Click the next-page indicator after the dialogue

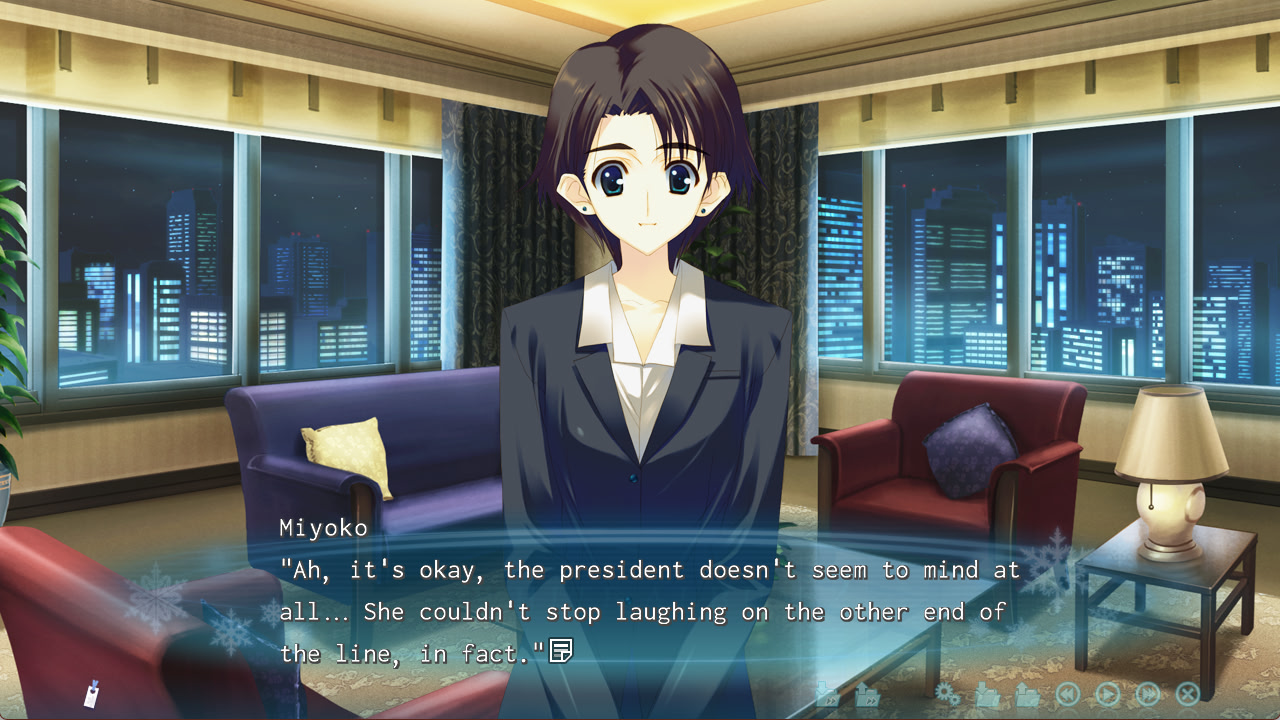pyautogui.click(x=563, y=651)
